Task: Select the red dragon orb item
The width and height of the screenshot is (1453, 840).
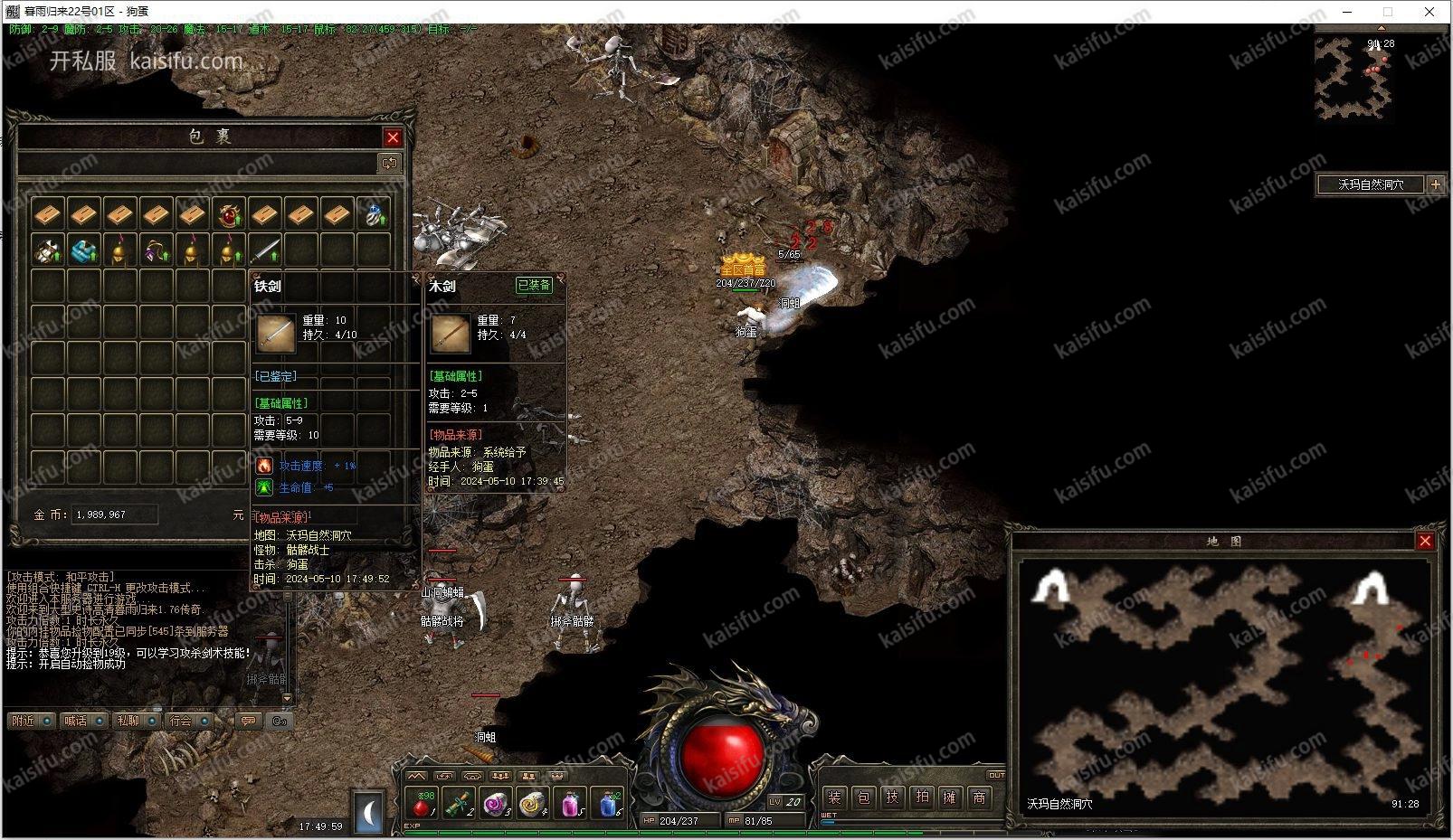Action: [x=229, y=214]
